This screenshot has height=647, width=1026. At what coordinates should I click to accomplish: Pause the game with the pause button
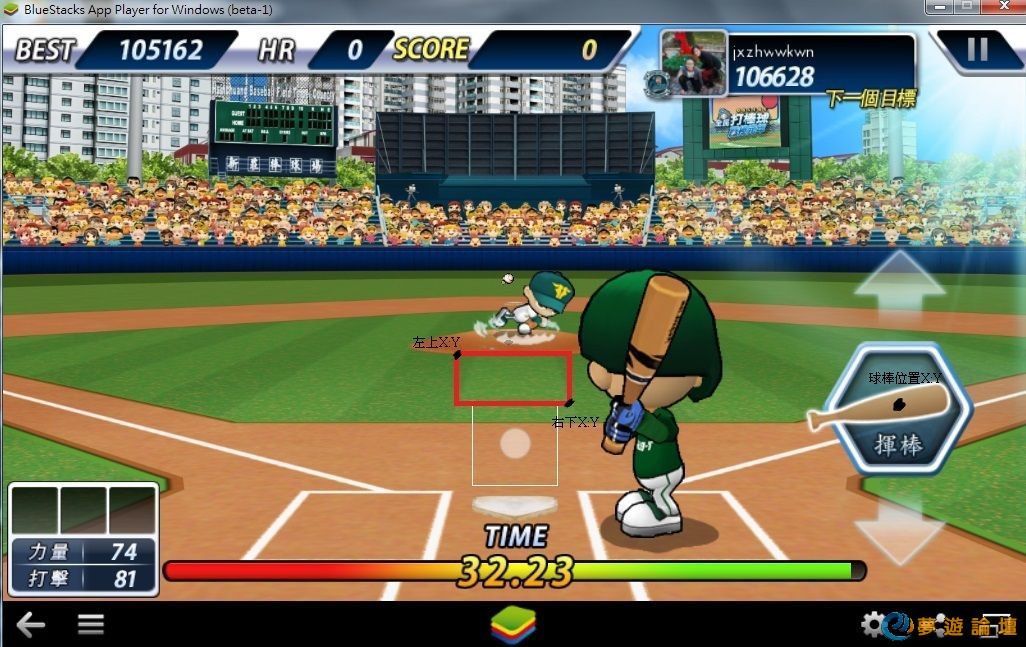point(977,49)
